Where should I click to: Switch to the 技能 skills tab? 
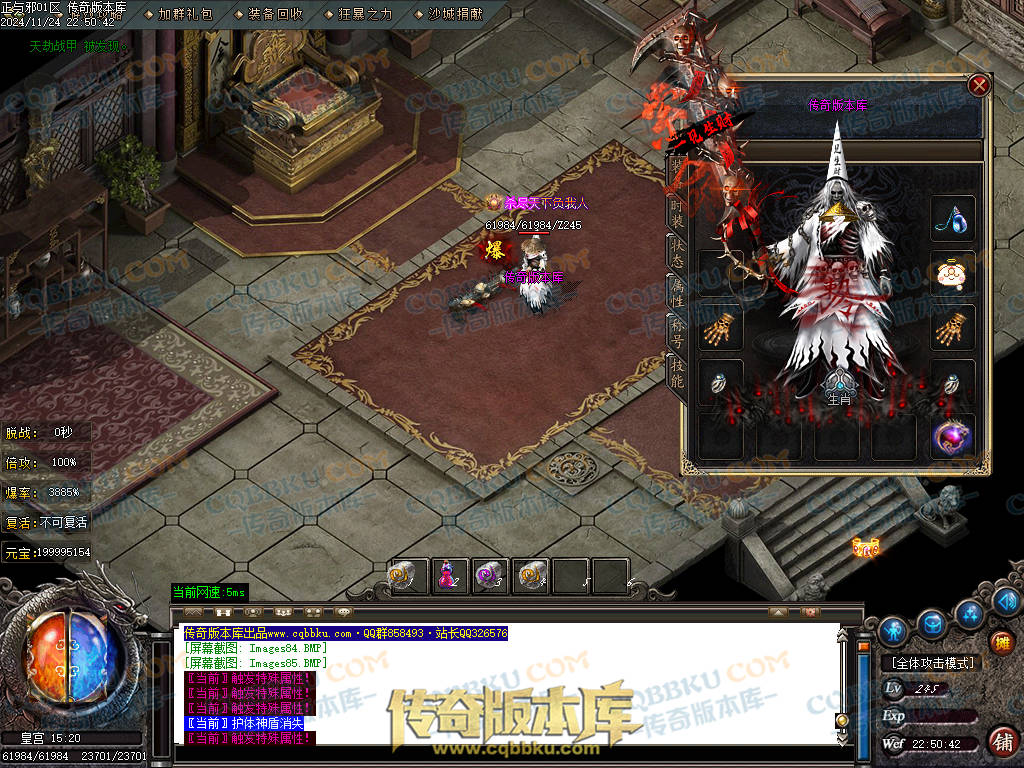tap(677, 372)
